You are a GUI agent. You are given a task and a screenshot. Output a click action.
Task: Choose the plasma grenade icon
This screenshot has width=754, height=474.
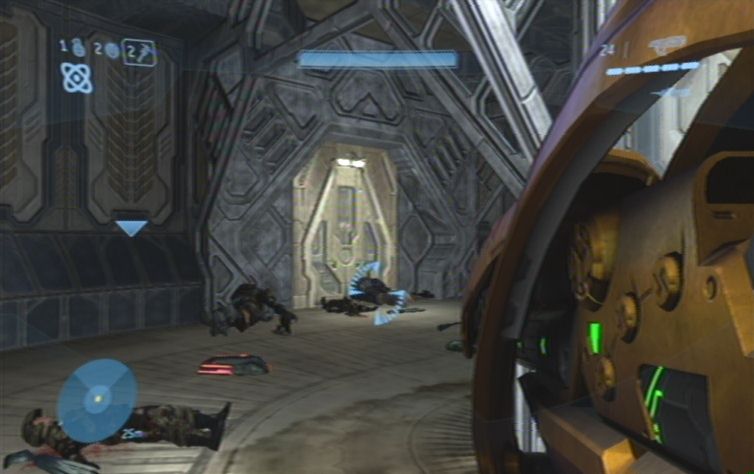click(x=111, y=50)
